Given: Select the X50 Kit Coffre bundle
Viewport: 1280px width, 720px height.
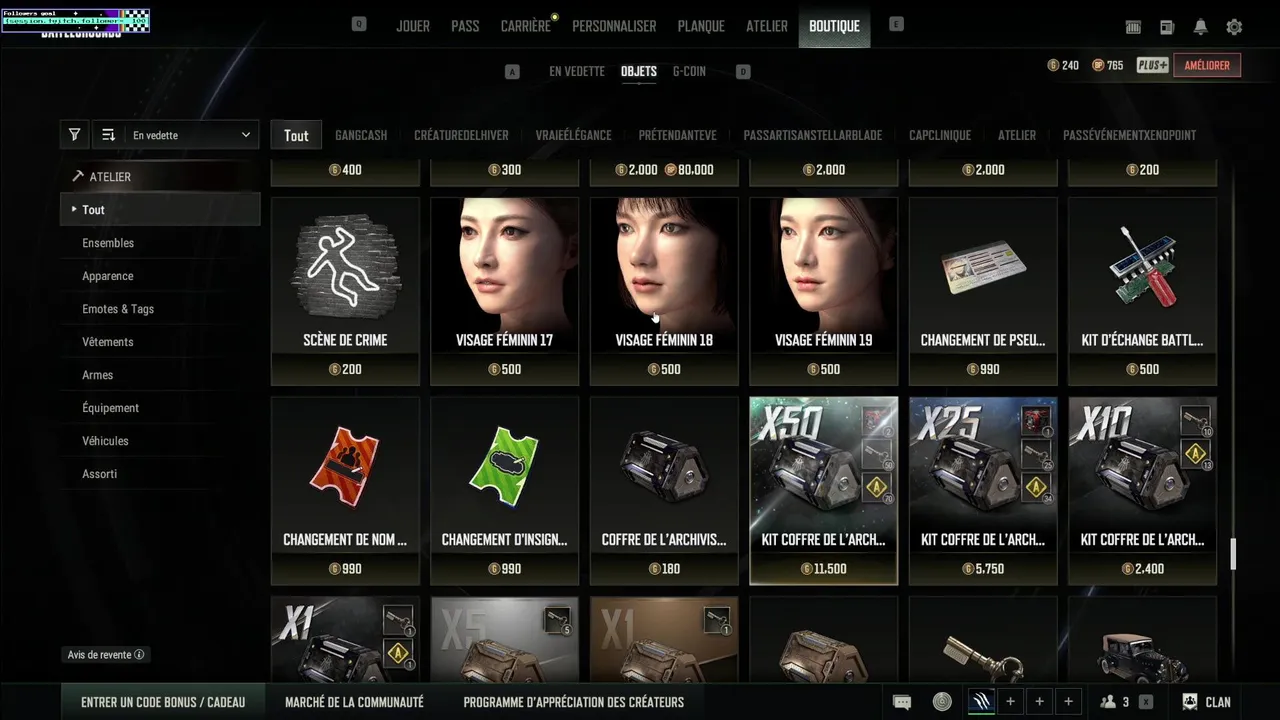Looking at the screenshot, I should point(823,490).
